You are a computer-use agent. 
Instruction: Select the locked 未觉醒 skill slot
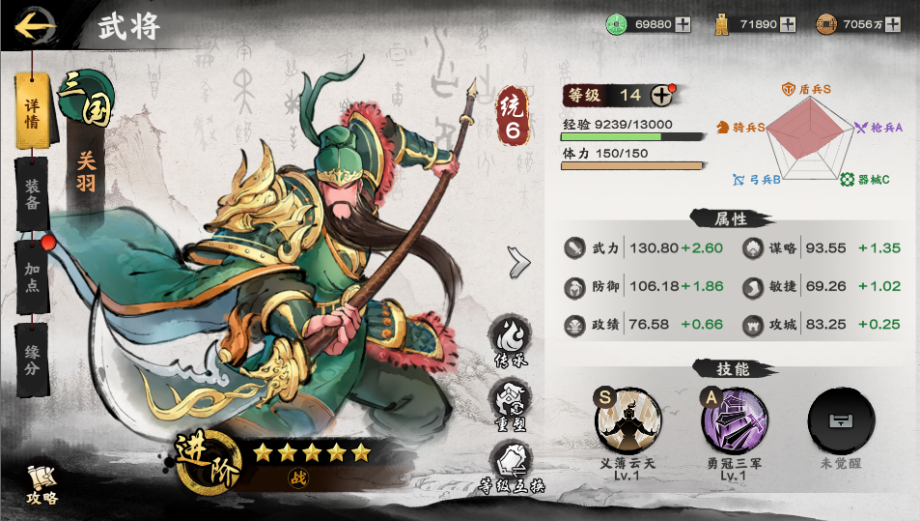click(x=841, y=420)
